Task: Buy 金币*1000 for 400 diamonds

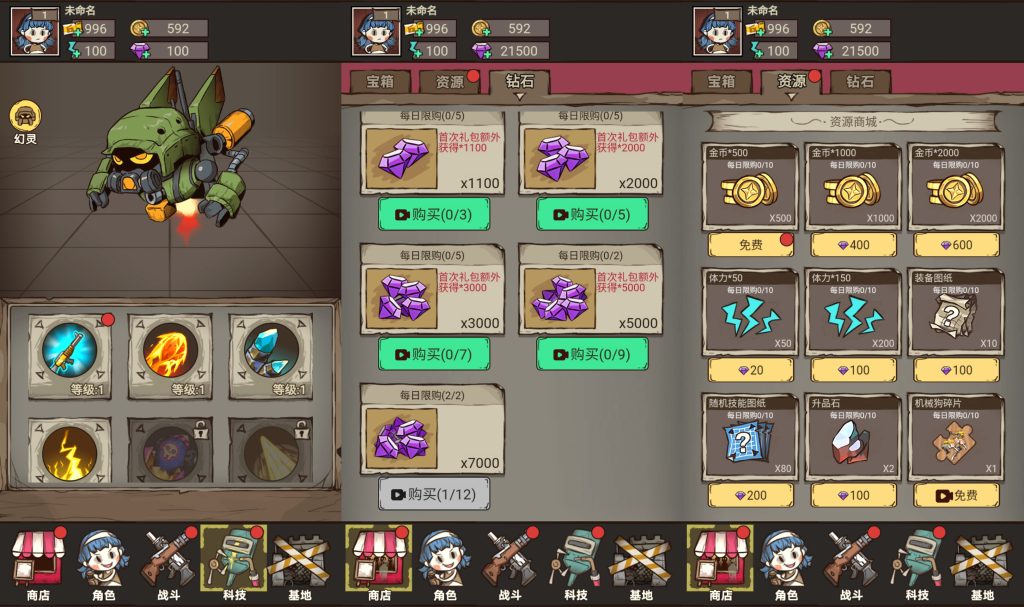Action: click(x=853, y=244)
